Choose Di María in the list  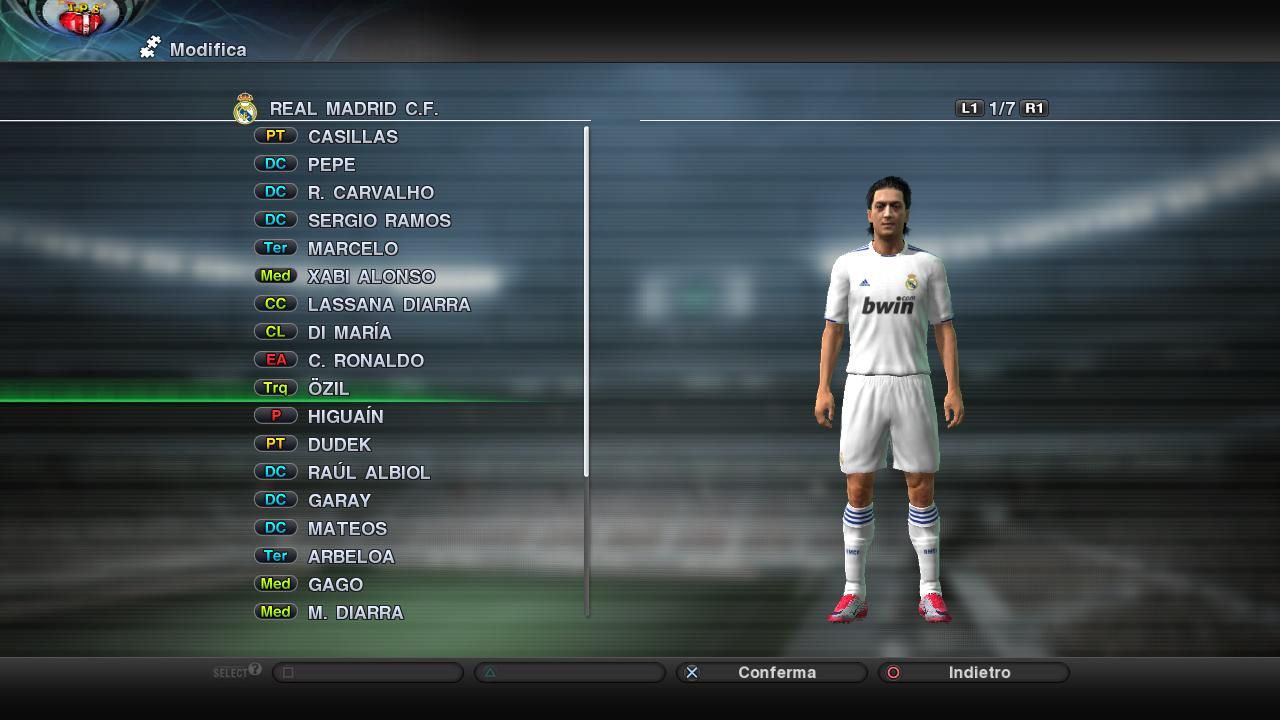(349, 333)
